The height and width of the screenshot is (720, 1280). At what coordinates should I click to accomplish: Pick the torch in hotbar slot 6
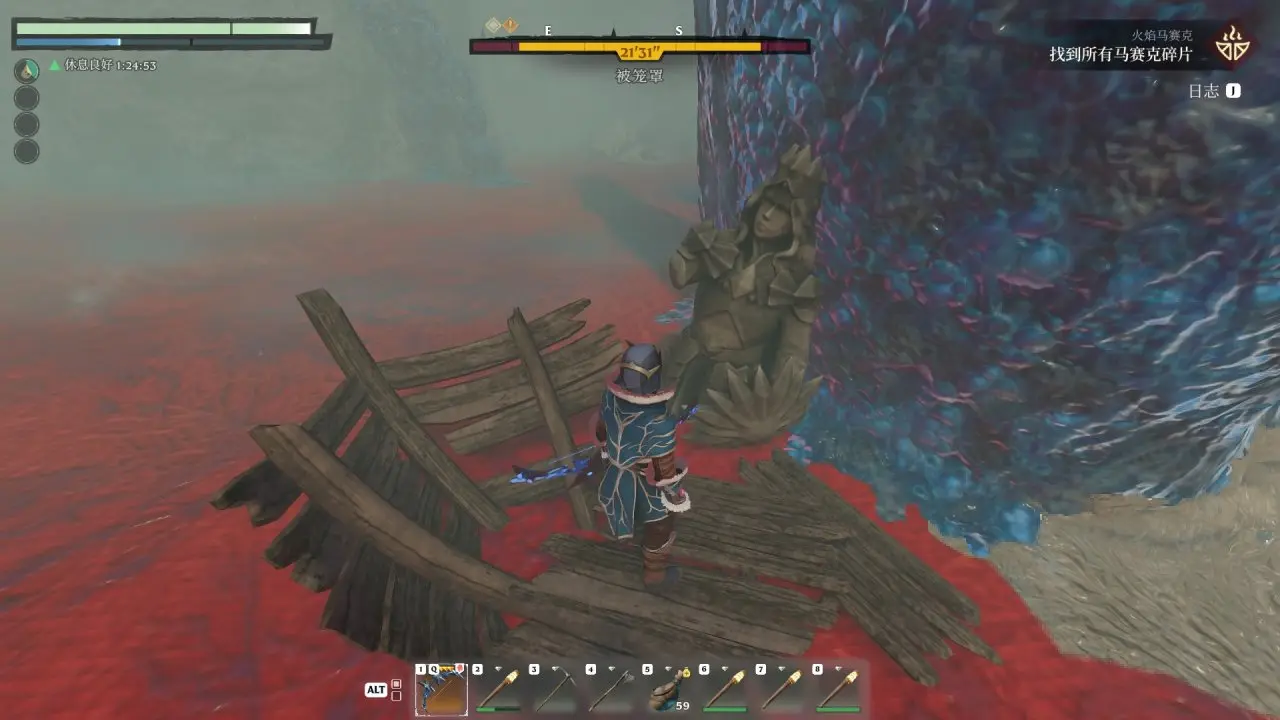[x=725, y=690]
